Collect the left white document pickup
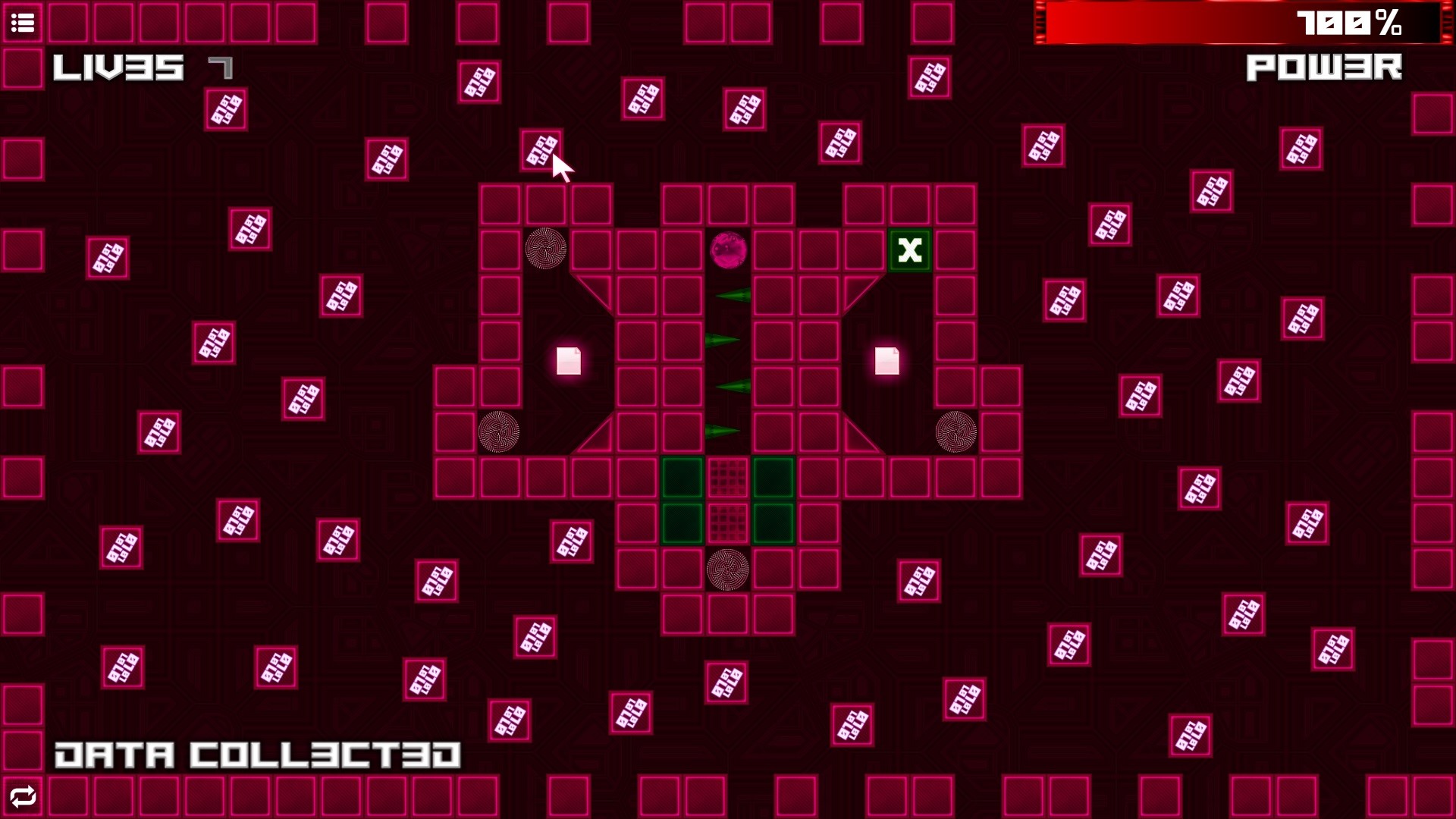This screenshot has width=1456, height=819. click(567, 362)
